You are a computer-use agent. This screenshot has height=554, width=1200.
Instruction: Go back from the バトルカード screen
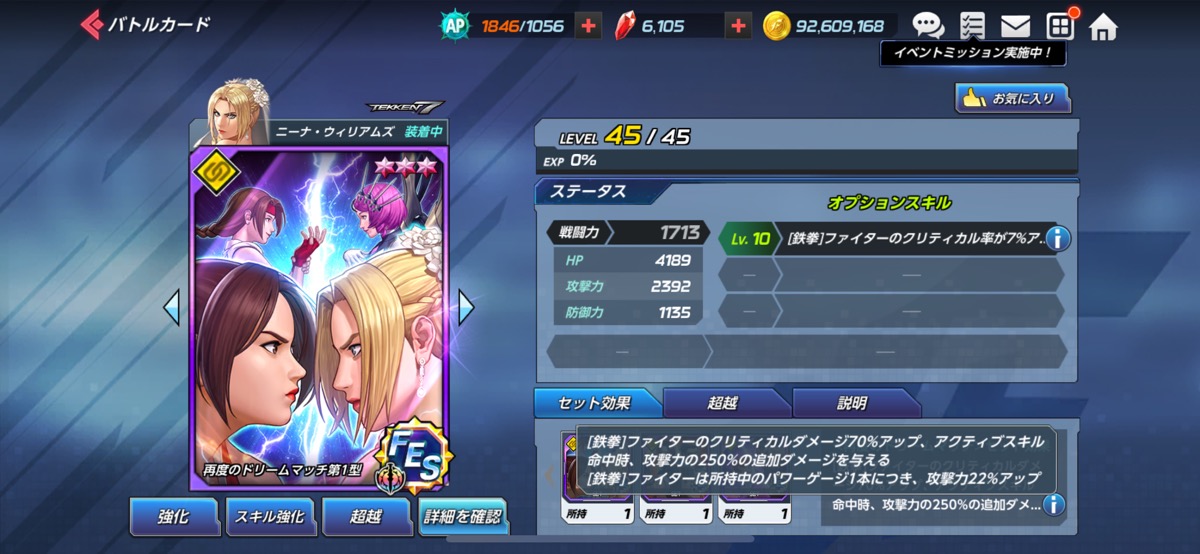point(92,25)
